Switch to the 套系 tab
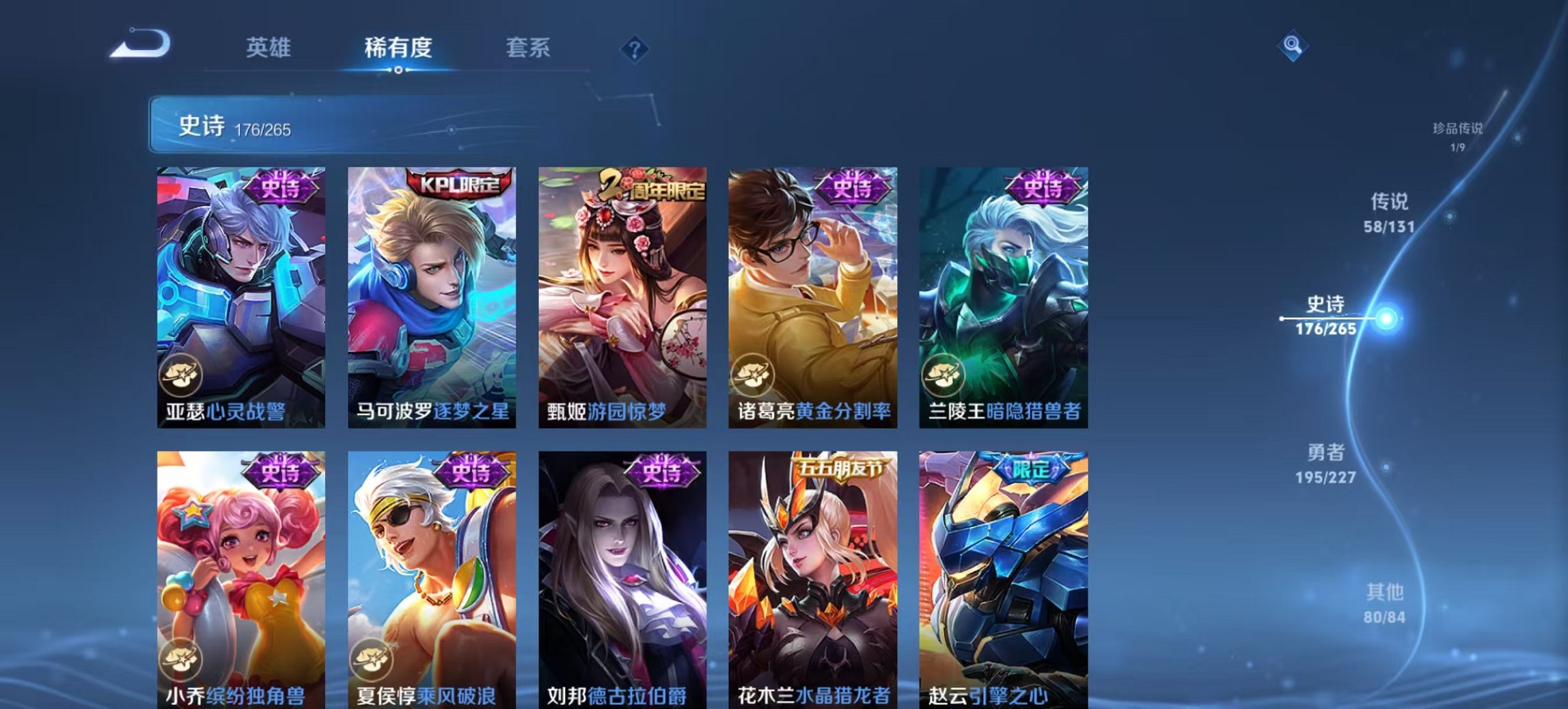This screenshot has width=1568, height=709. click(529, 49)
